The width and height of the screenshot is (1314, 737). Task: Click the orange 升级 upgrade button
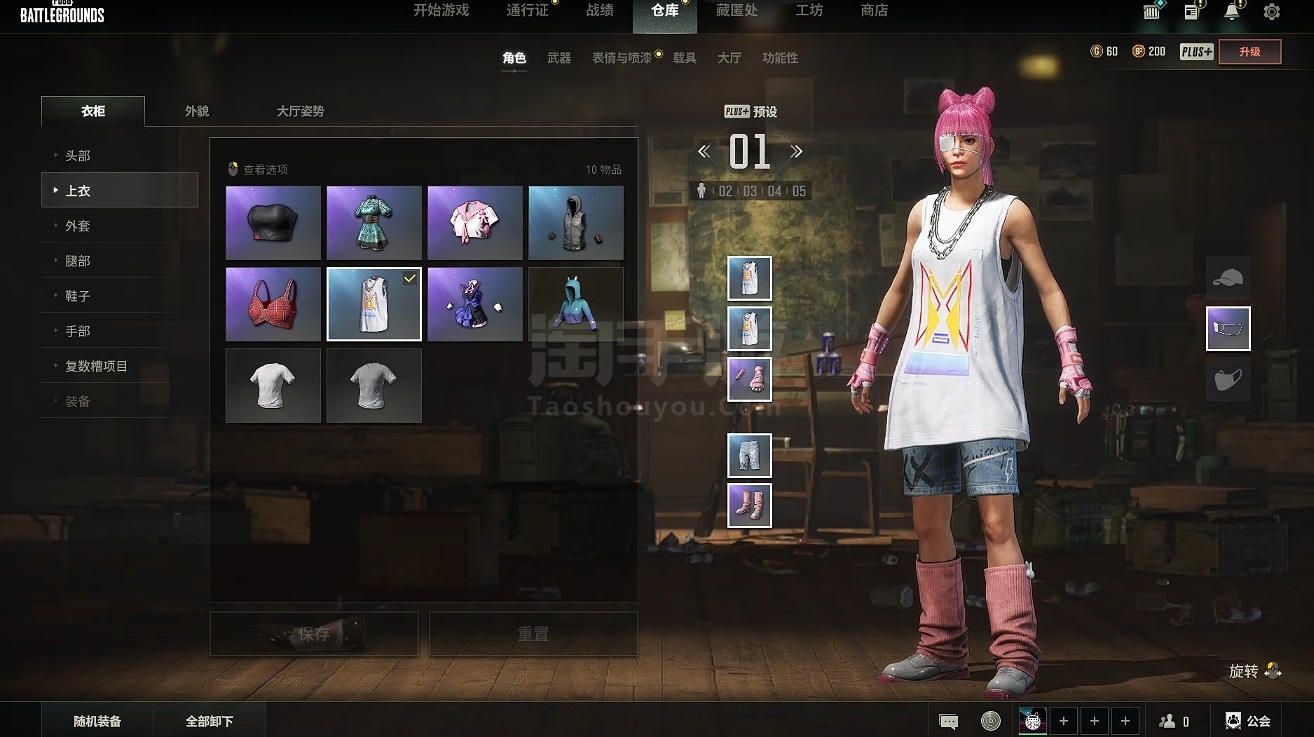1249,52
